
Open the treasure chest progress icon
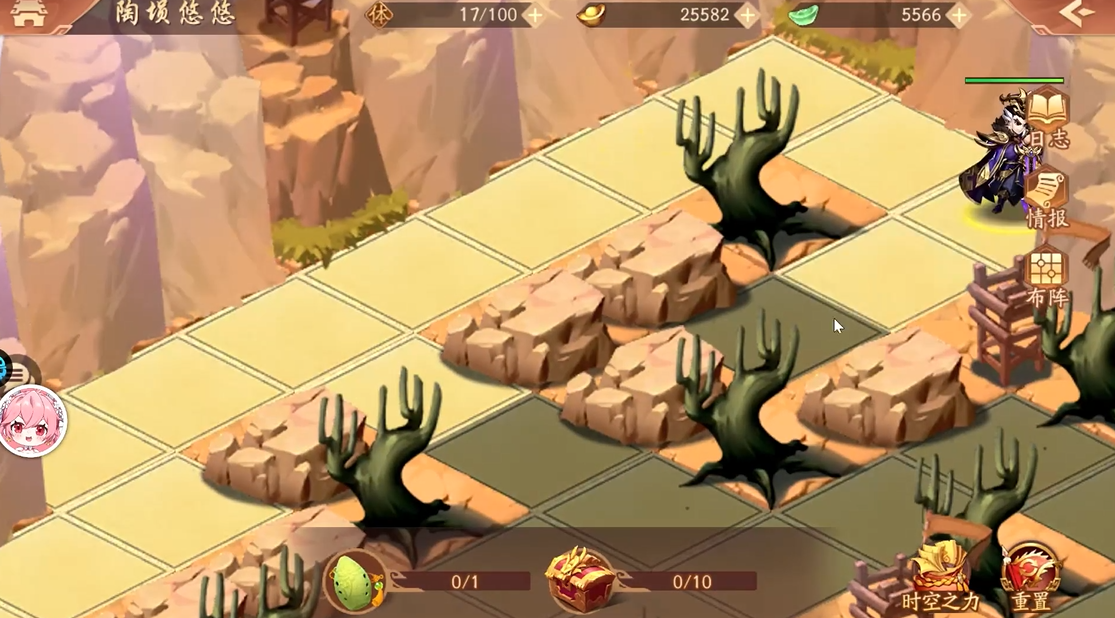[579, 580]
